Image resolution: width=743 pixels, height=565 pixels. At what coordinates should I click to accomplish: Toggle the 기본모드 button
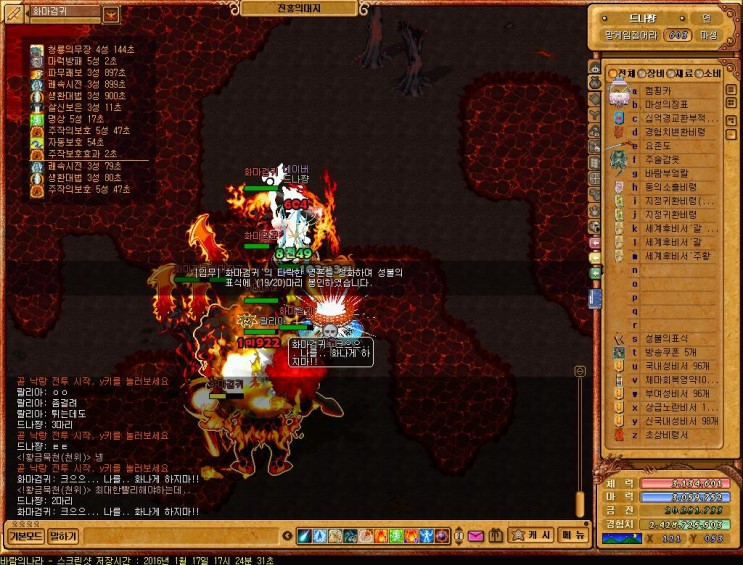coord(24,537)
